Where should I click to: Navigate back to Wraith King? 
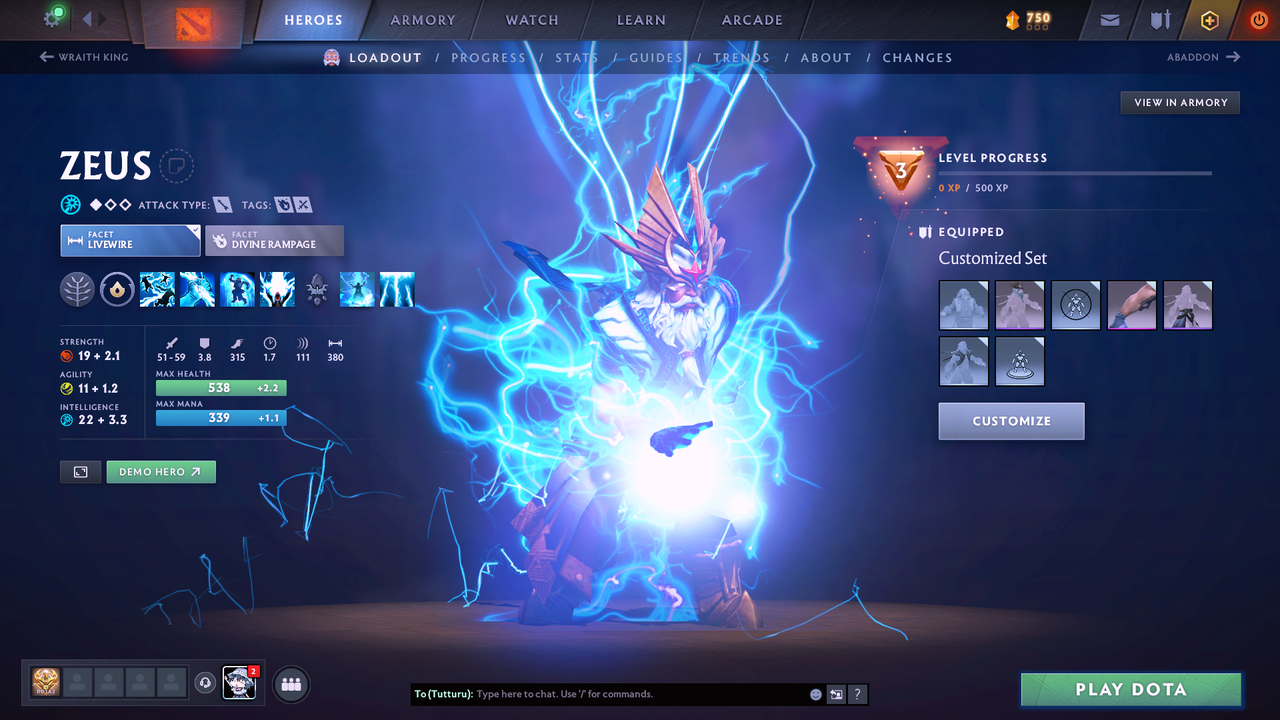pos(83,57)
